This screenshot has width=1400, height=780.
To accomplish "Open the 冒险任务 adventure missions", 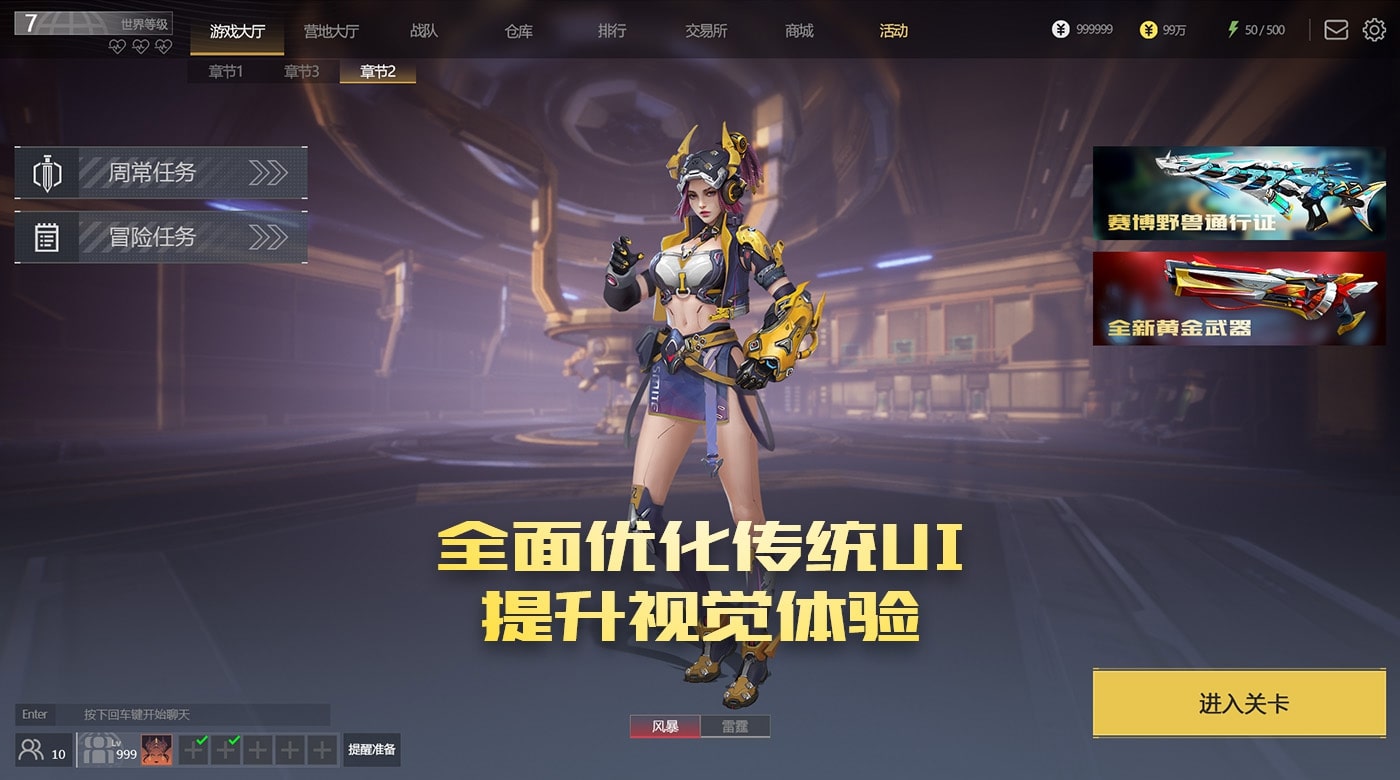I will (x=161, y=237).
